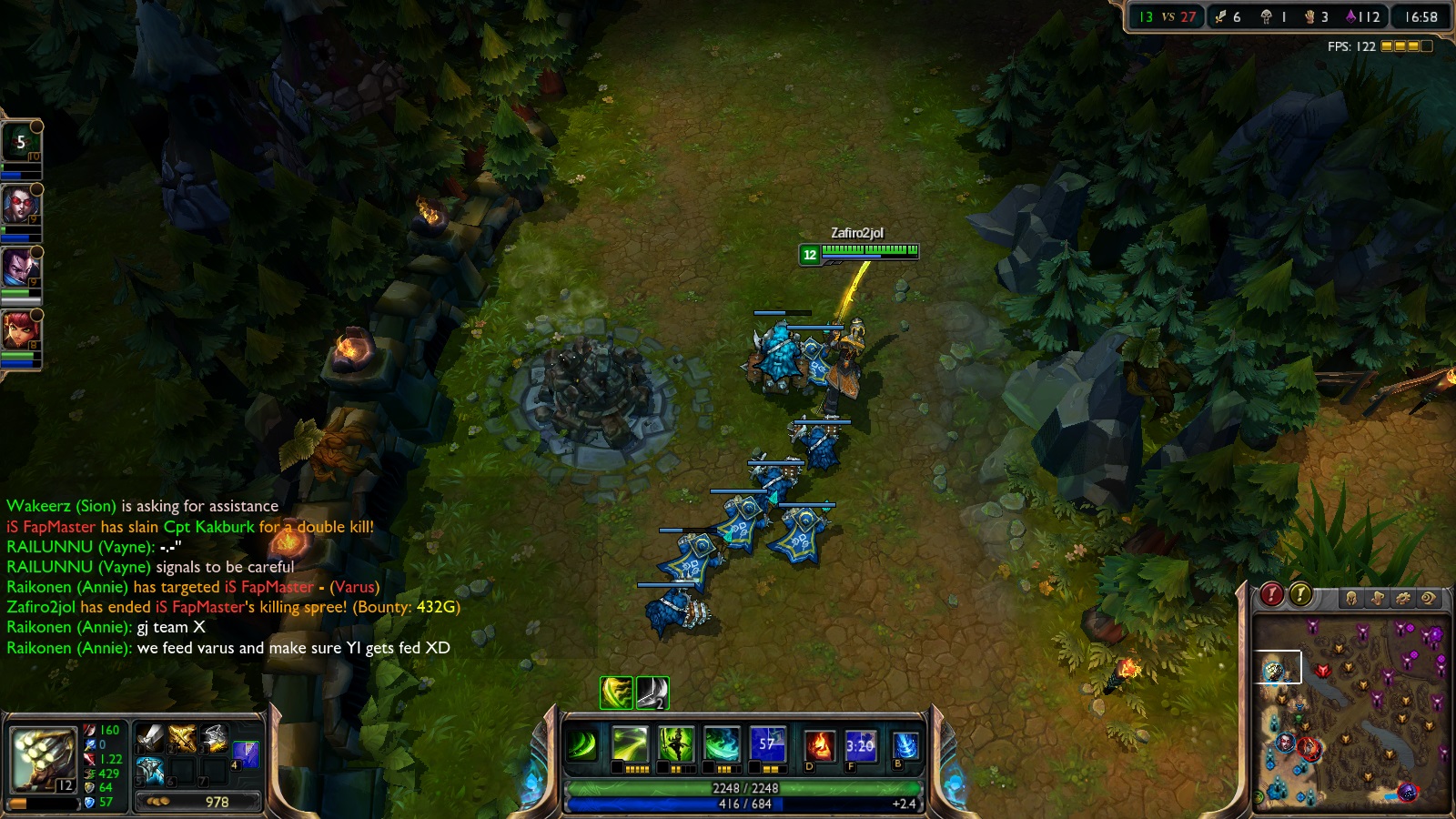The height and width of the screenshot is (819, 1456).
Task: Activate the blue Recall button
Action: tap(905, 745)
